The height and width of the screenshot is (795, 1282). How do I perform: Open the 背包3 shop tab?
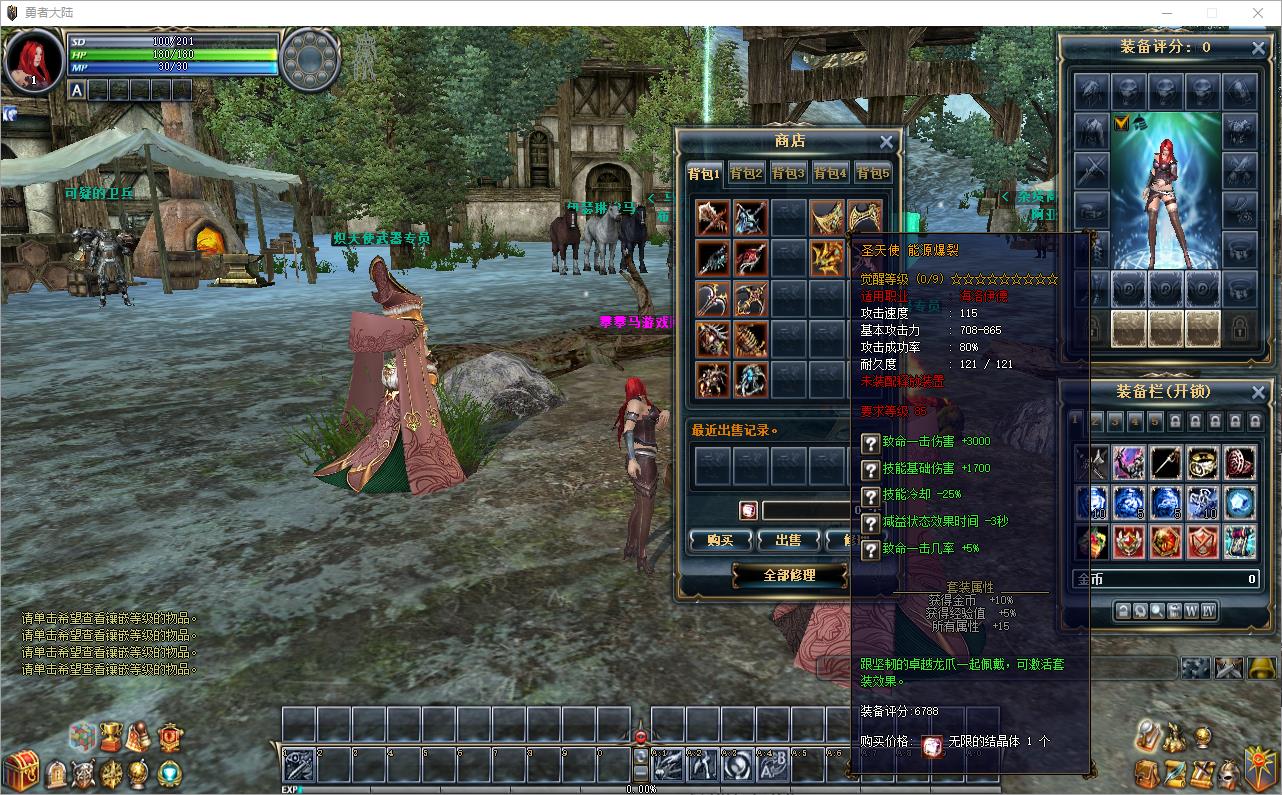(x=788, y=173)
